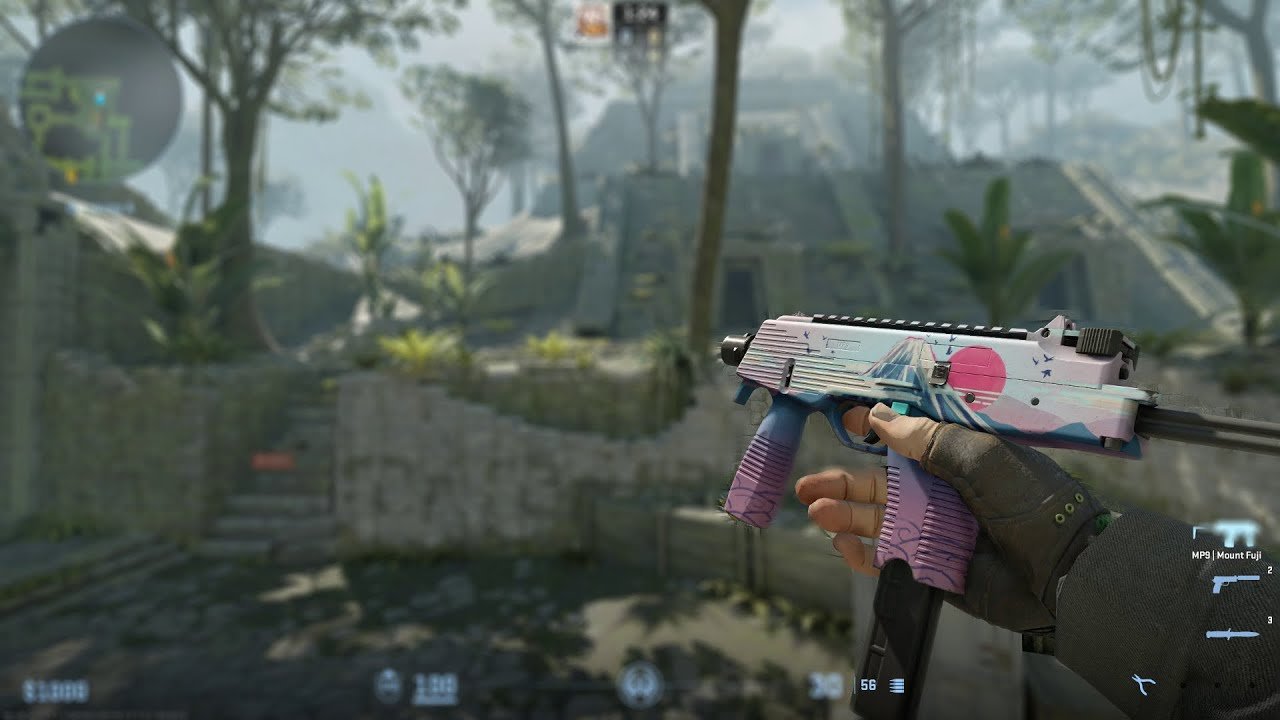This screenshot has height=720, width=1280.
Task: Switch to the silenced pistol slot
Action: [1234, 583]
